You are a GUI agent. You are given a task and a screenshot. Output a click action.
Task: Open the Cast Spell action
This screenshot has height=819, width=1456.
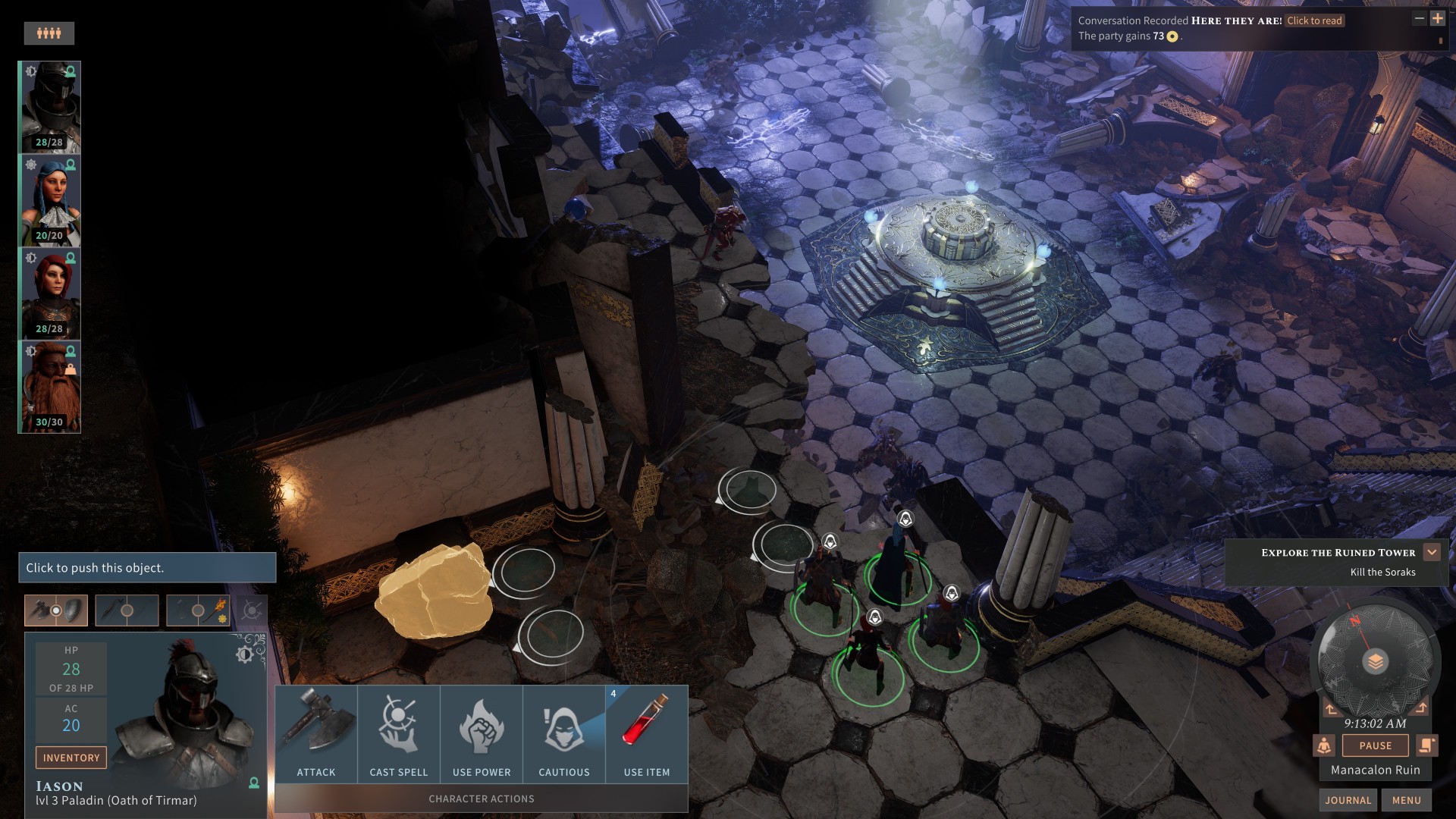click(399, 734)
